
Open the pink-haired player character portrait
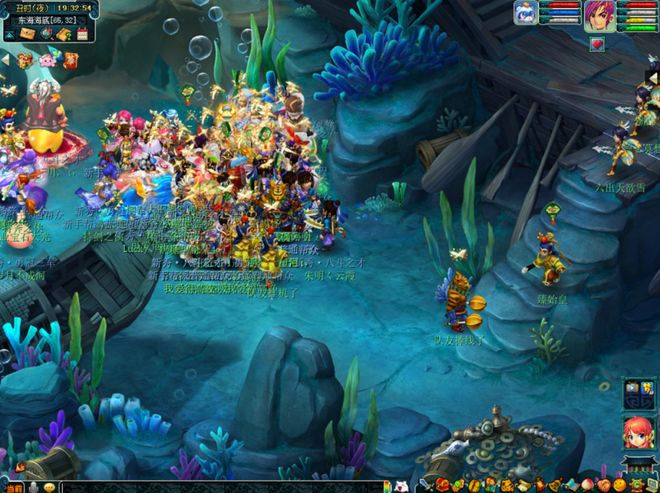click(600, 15)
